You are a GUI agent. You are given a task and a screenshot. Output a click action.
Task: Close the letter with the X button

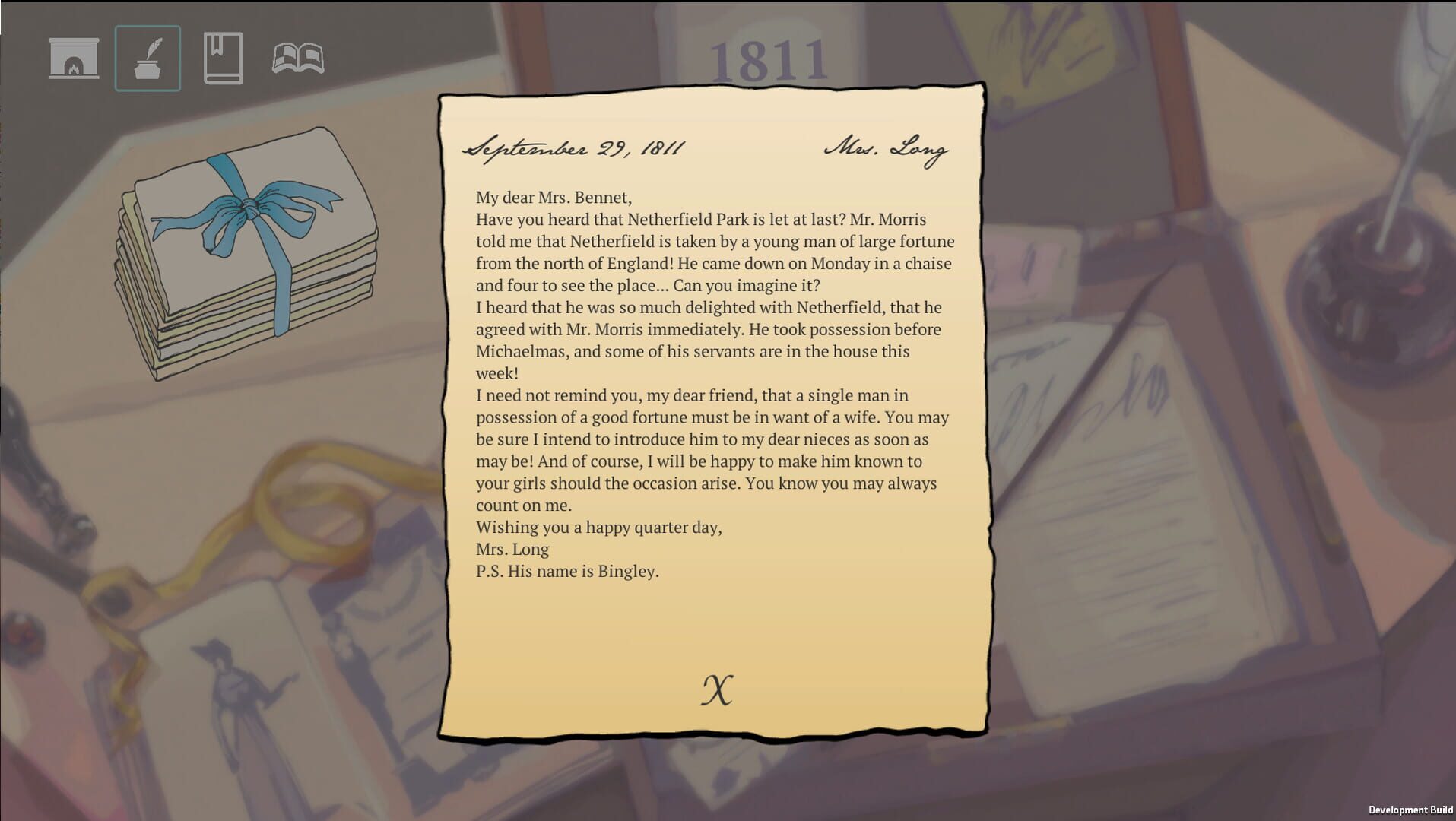(x=718, y=690)
